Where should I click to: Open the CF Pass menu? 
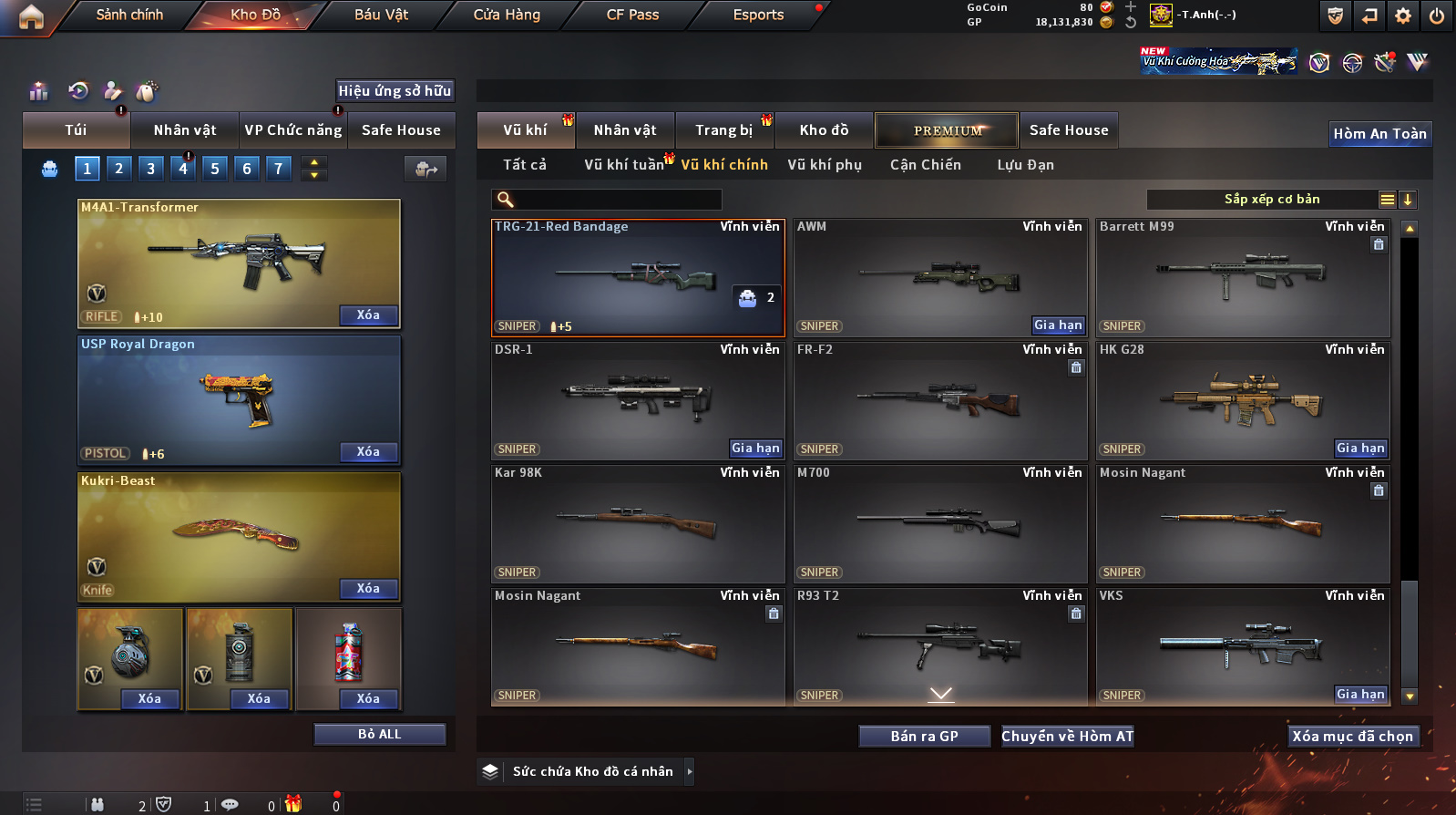pos(632,15)
